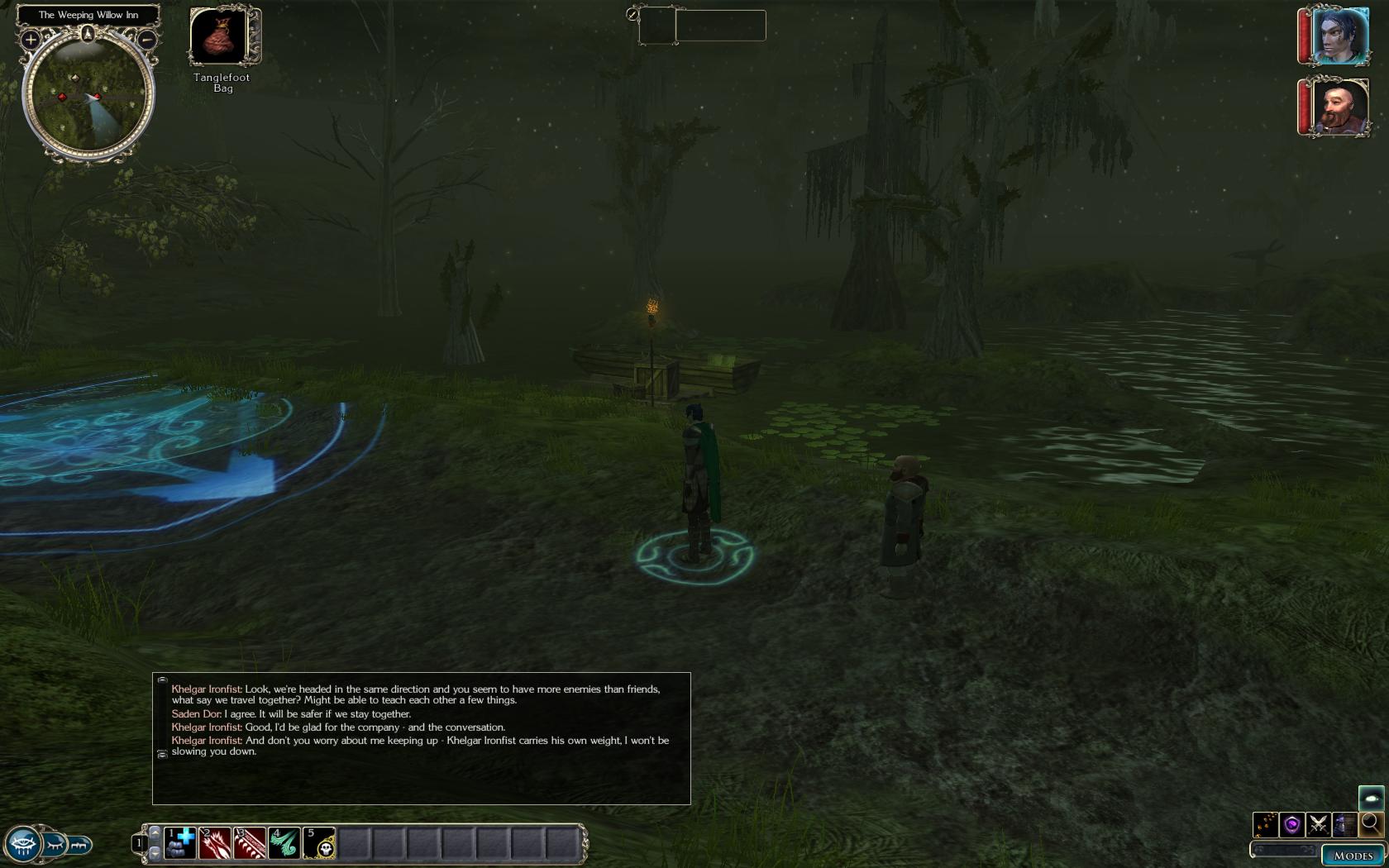Toggle the minimap north-lock compass button
This screenshot has width=1389, height=868.
(88, 35)
